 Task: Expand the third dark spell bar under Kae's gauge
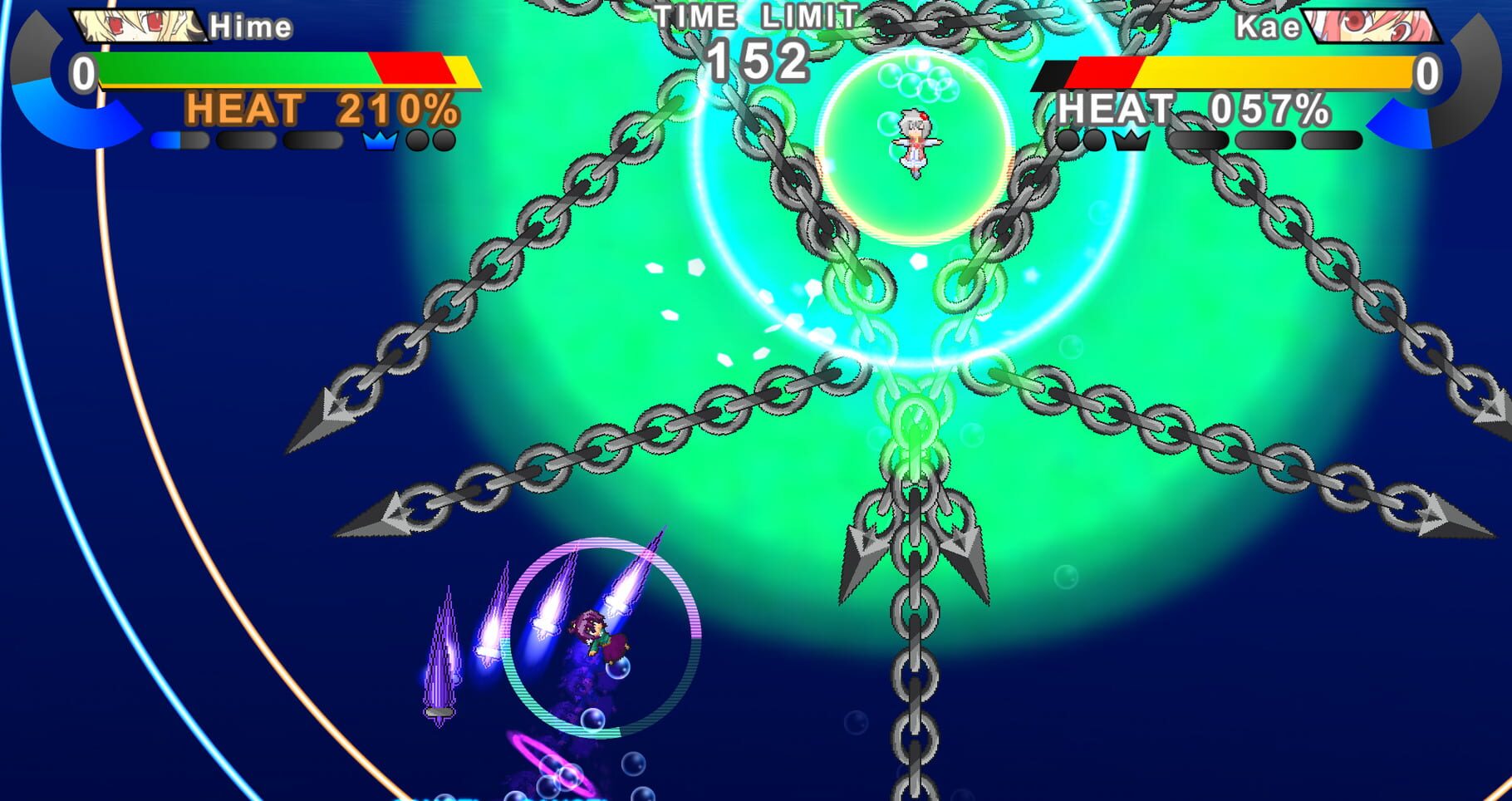(1332, 140)
